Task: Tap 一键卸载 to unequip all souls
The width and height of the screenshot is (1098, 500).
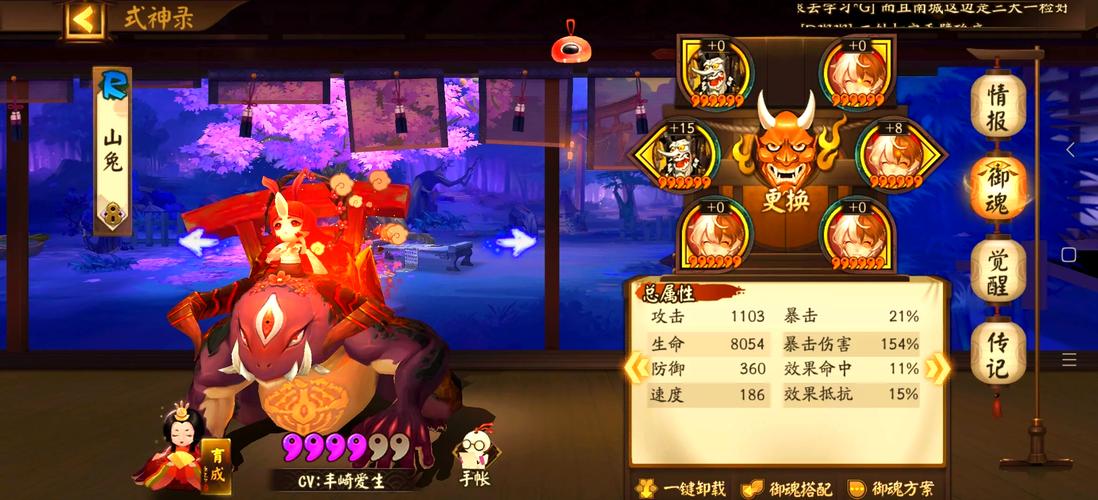Action: [681, 489]
